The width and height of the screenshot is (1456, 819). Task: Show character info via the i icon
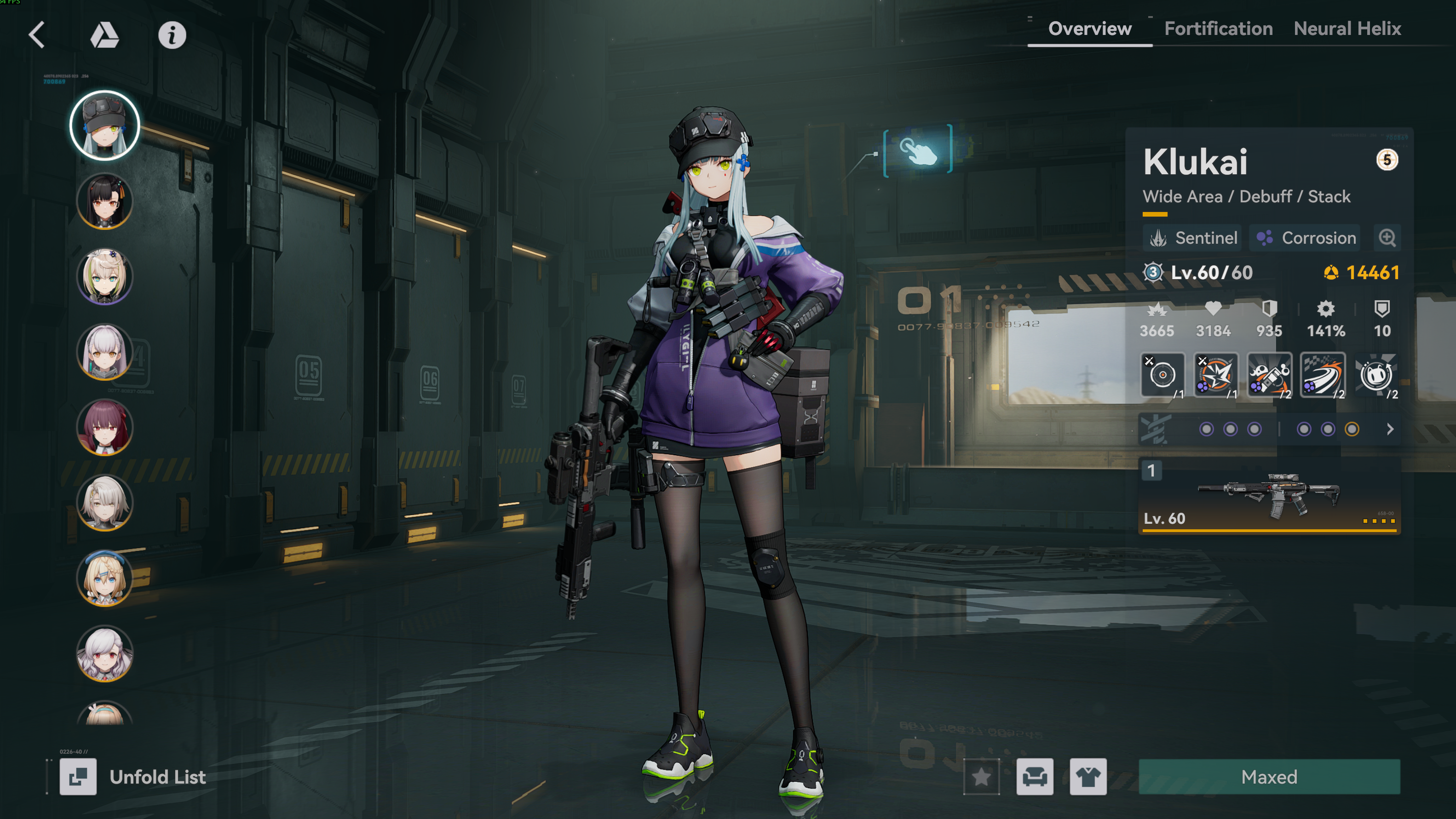(x=172, y=35)
